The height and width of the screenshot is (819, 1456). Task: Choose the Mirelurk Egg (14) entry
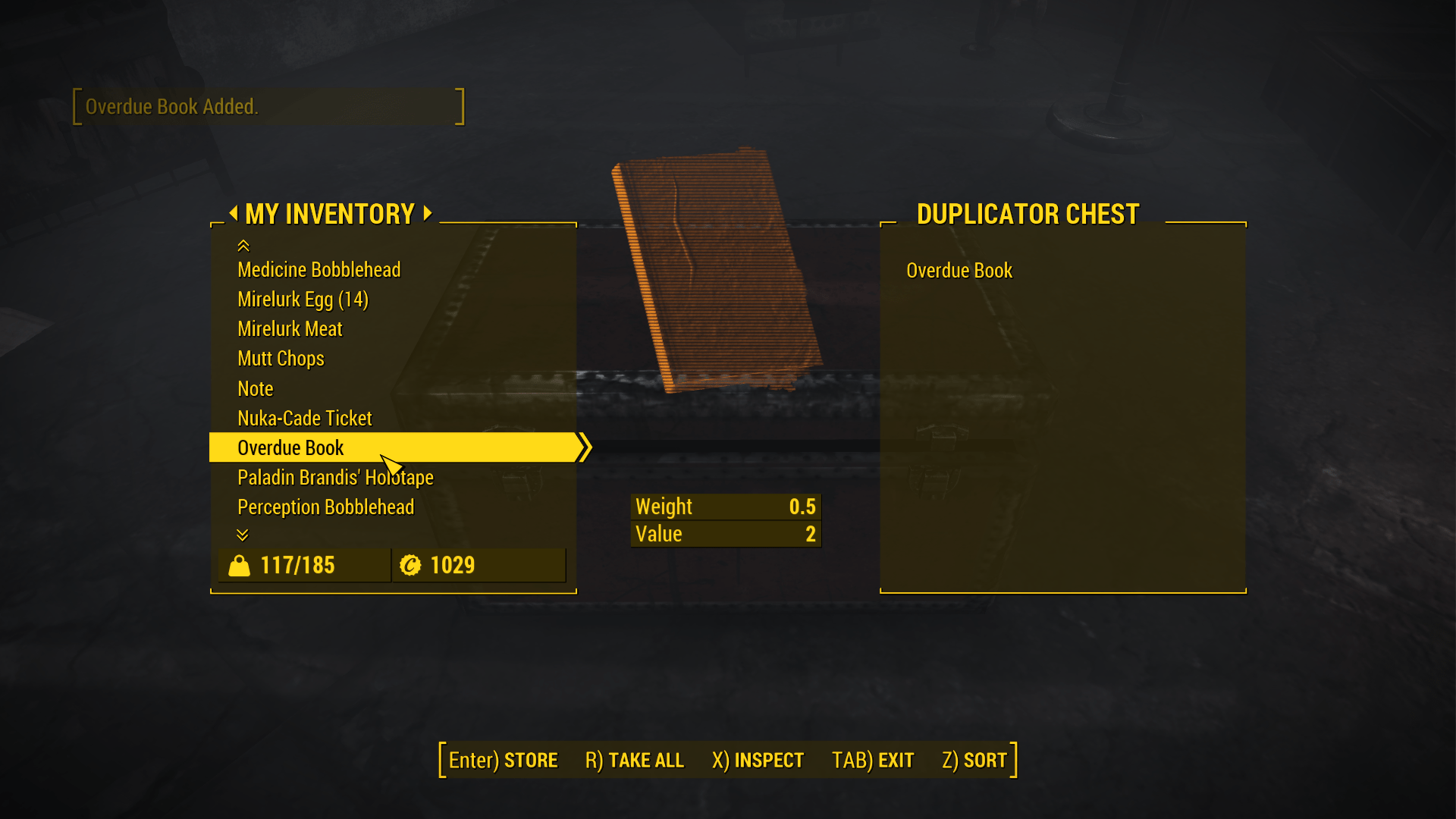click(x=303, y=300)
